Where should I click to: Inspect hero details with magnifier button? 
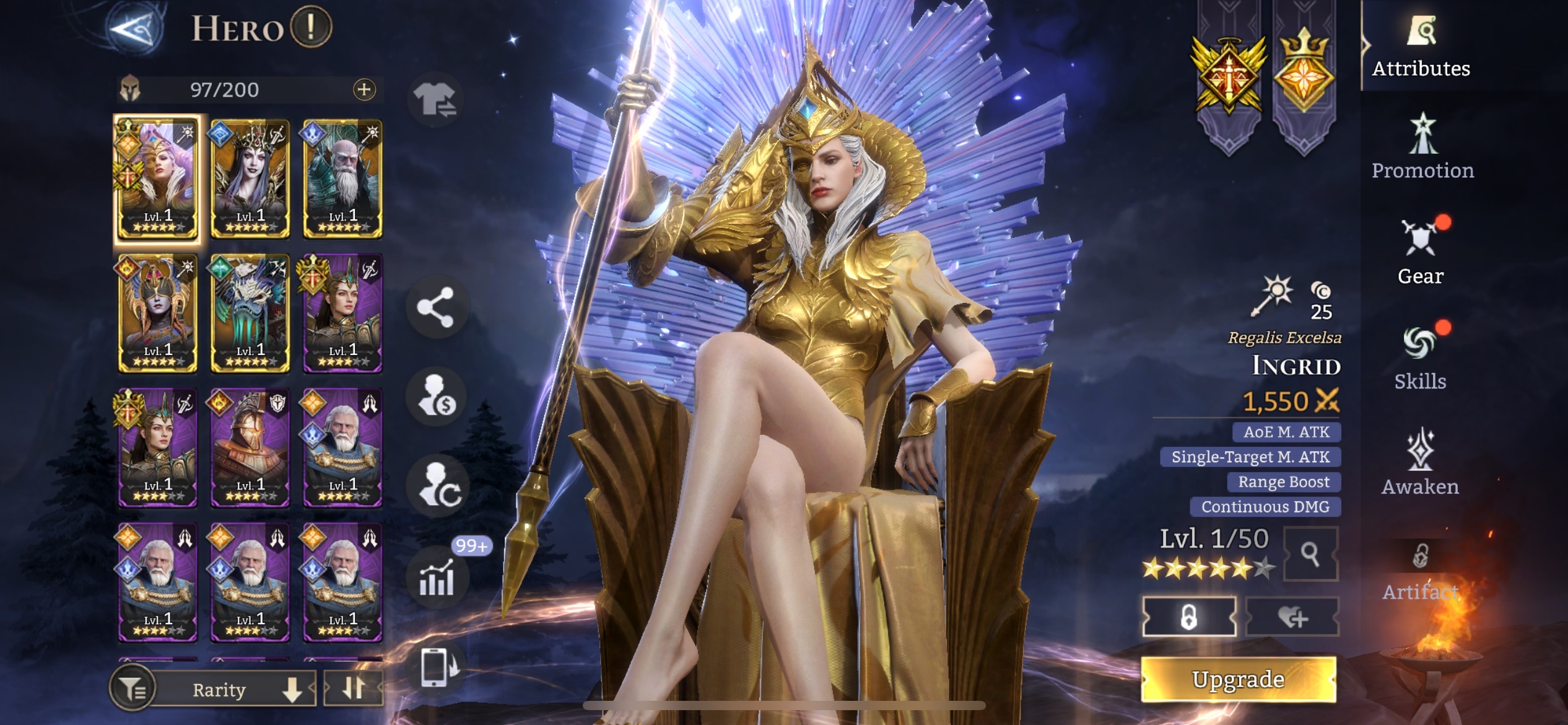(x=1310, y=554)
